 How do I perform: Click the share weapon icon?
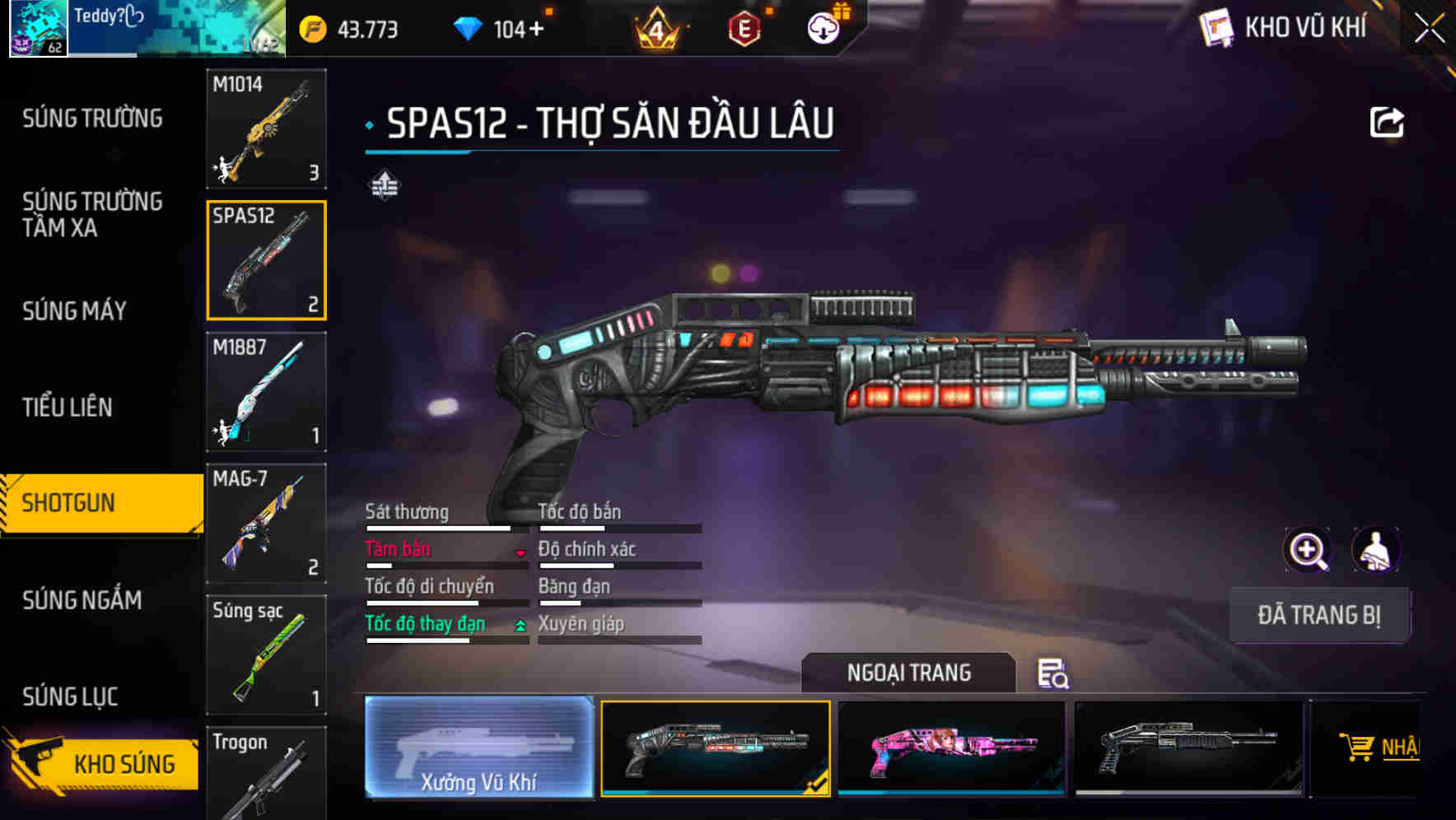coord(1388,121)
